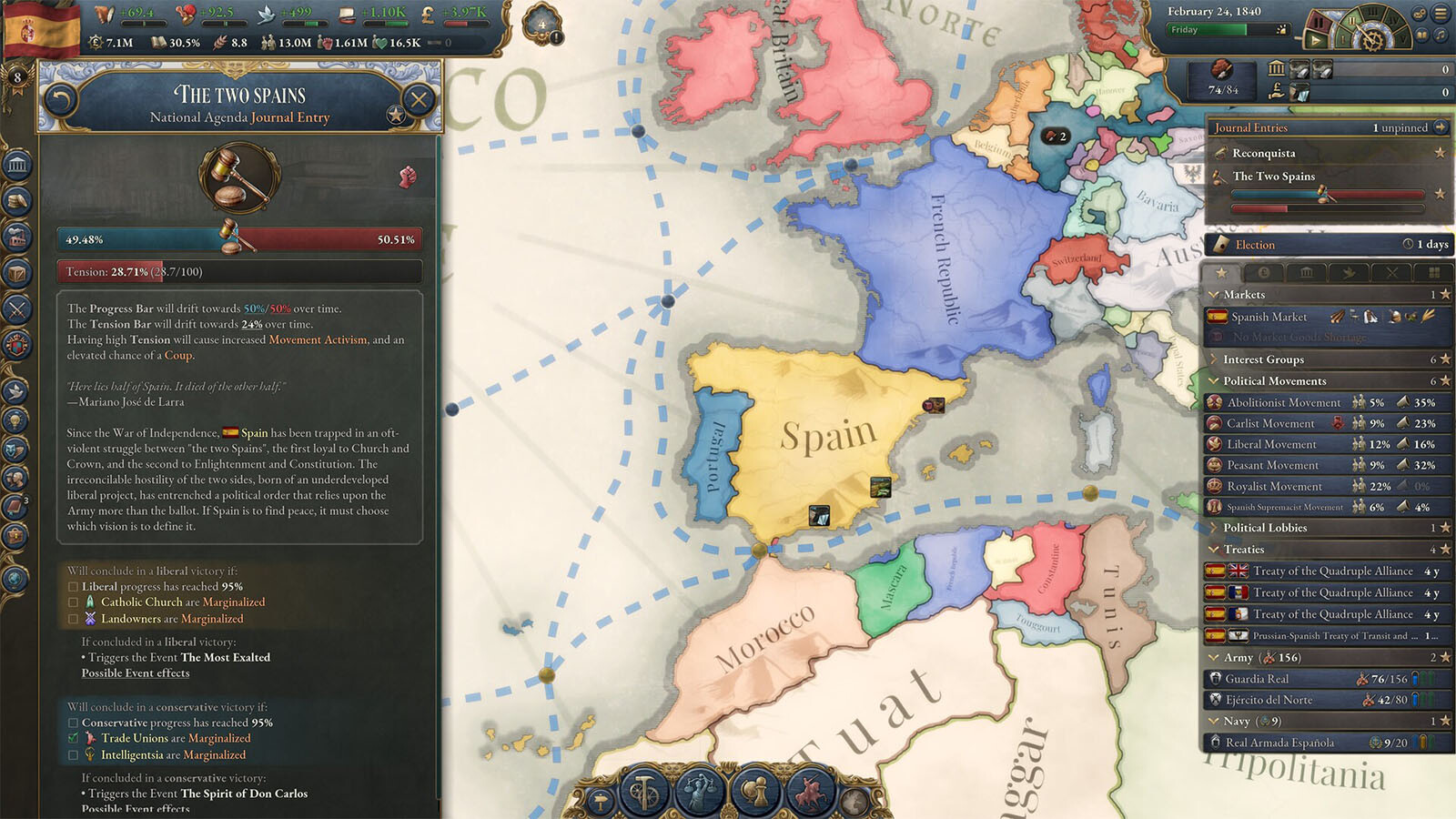1456x819 pixels.
Task: Select the Prussian-Spanish Treaty of Transit row
Action: click(1329, 636)
